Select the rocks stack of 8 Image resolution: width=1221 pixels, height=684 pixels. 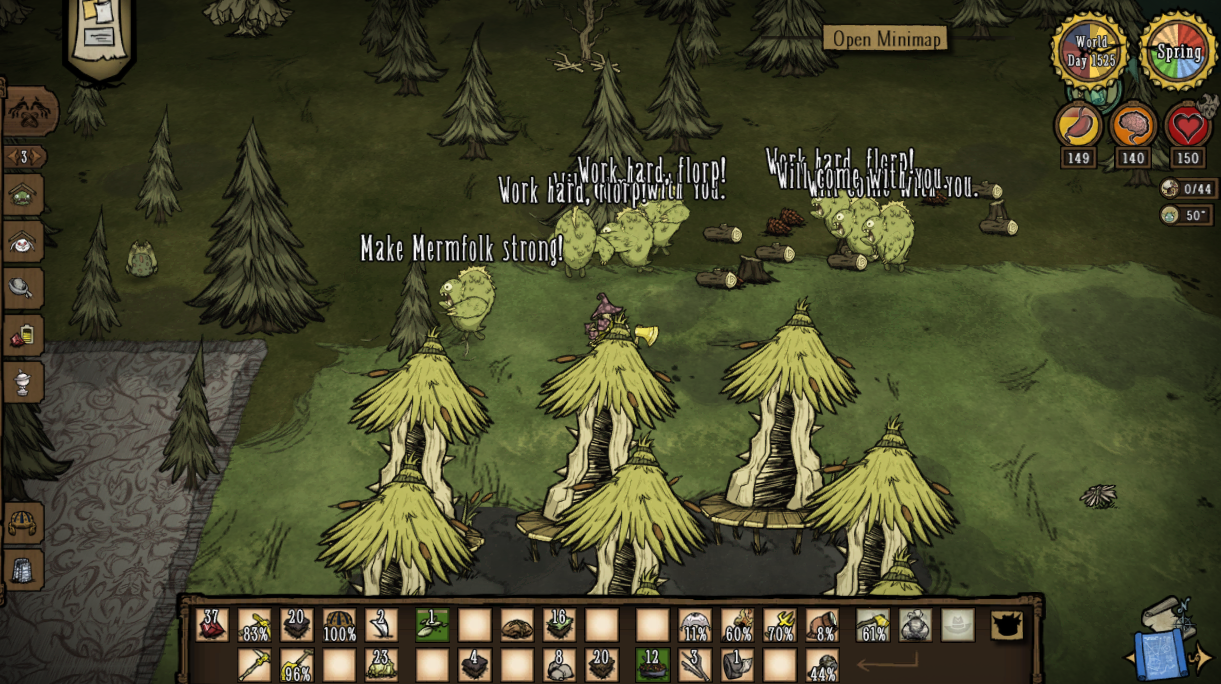tap(559, 665)
